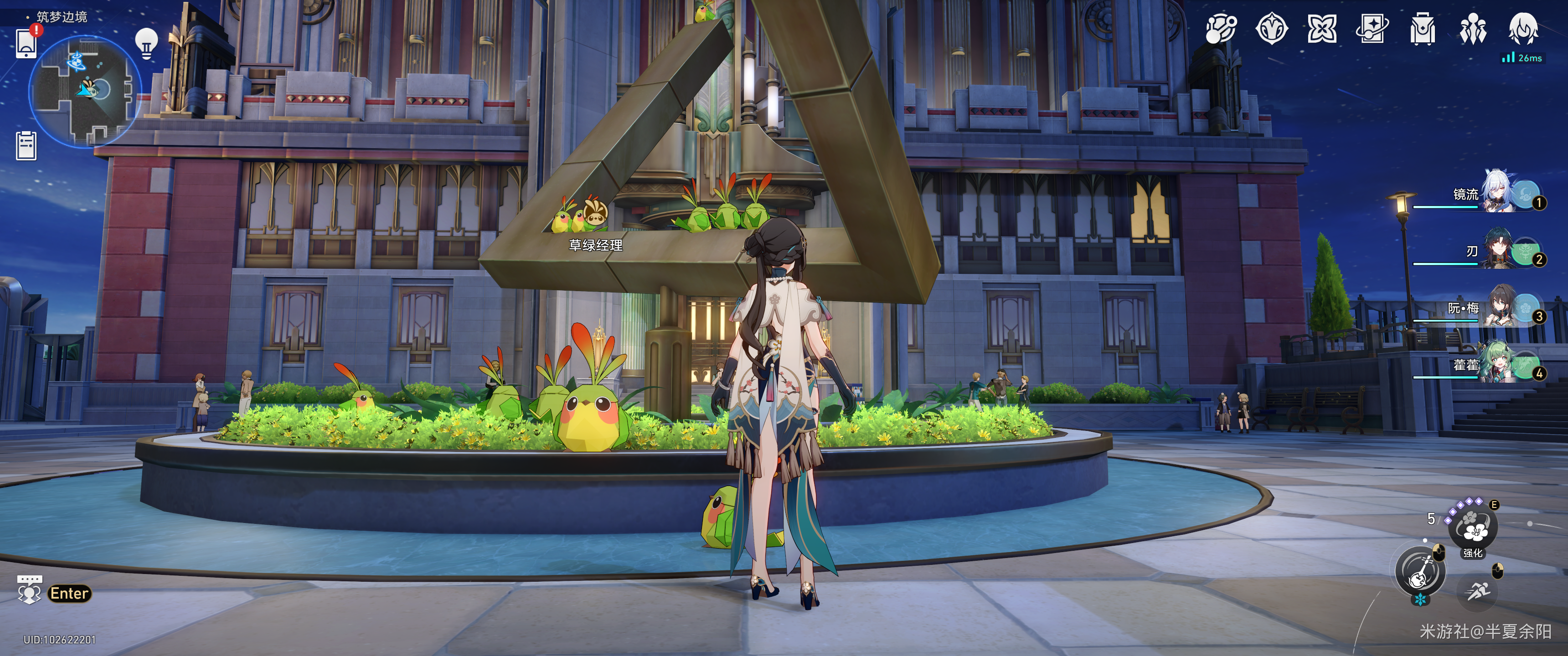Open the chat speech bubble icon
Screen dimensions: 1568x656
(x=29, y=591)
